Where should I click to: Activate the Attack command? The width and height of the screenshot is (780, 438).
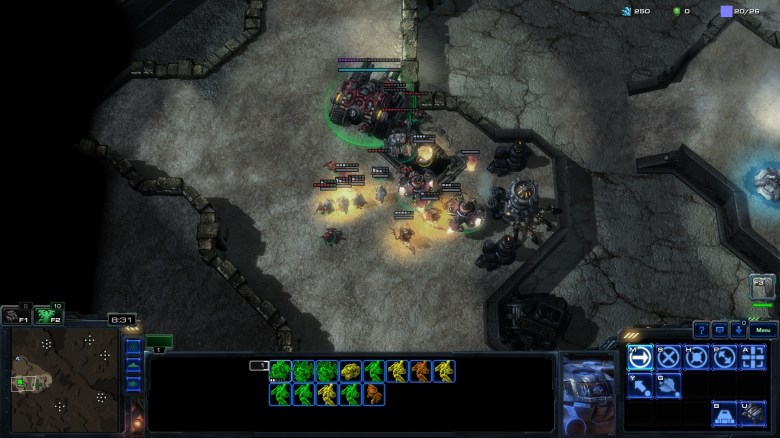click(x=753, y=357)
